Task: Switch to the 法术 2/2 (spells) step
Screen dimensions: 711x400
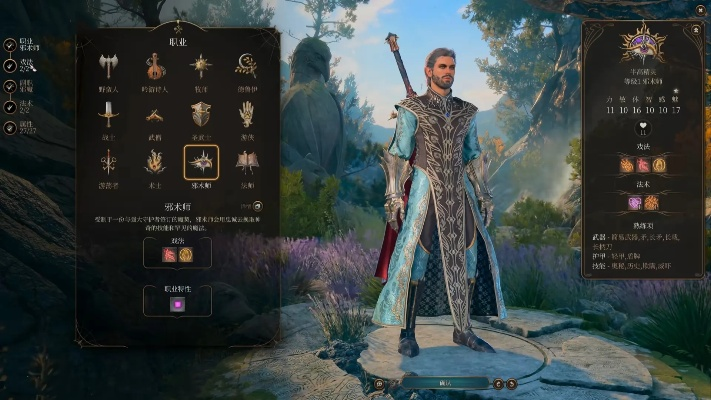Action: point(10,105)
